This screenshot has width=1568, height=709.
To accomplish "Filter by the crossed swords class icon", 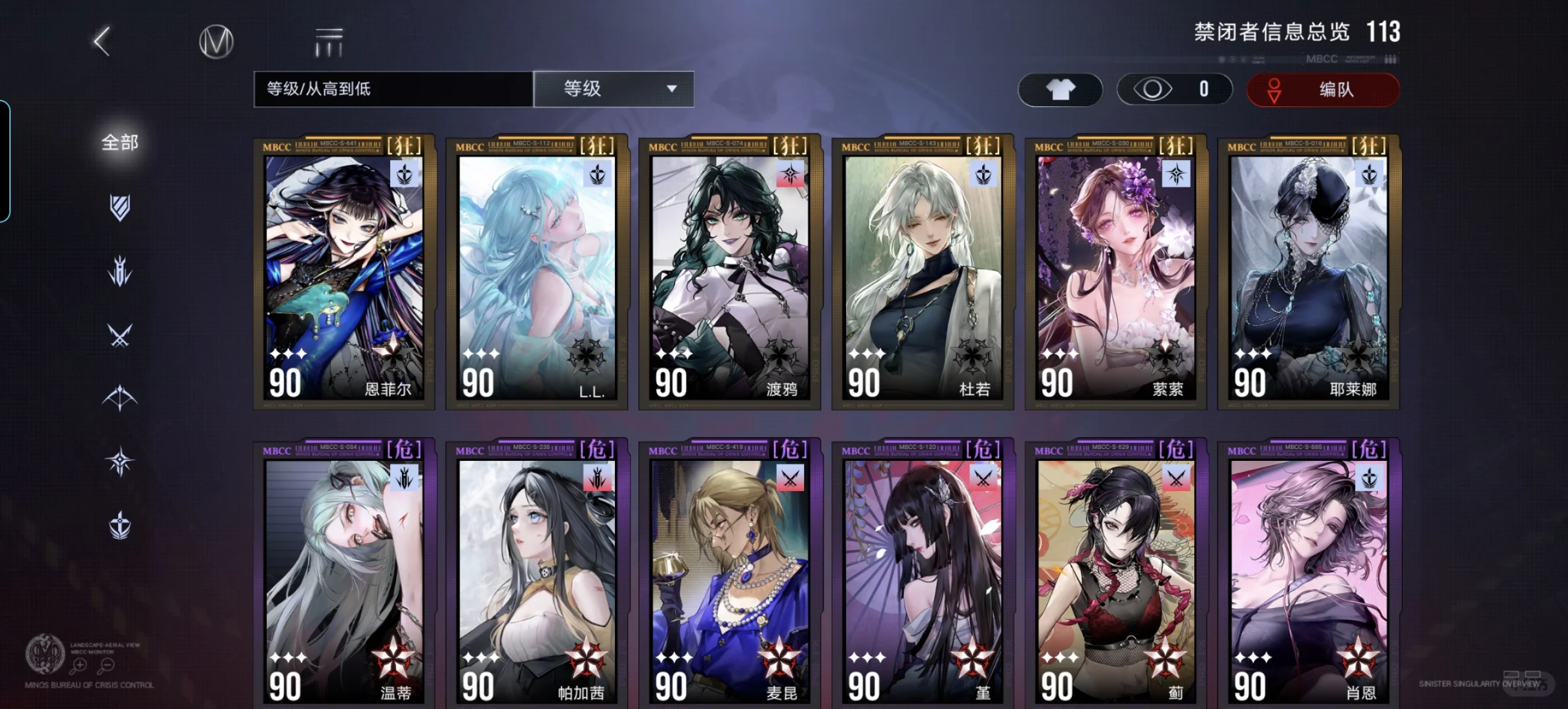I will pos(120,335).
